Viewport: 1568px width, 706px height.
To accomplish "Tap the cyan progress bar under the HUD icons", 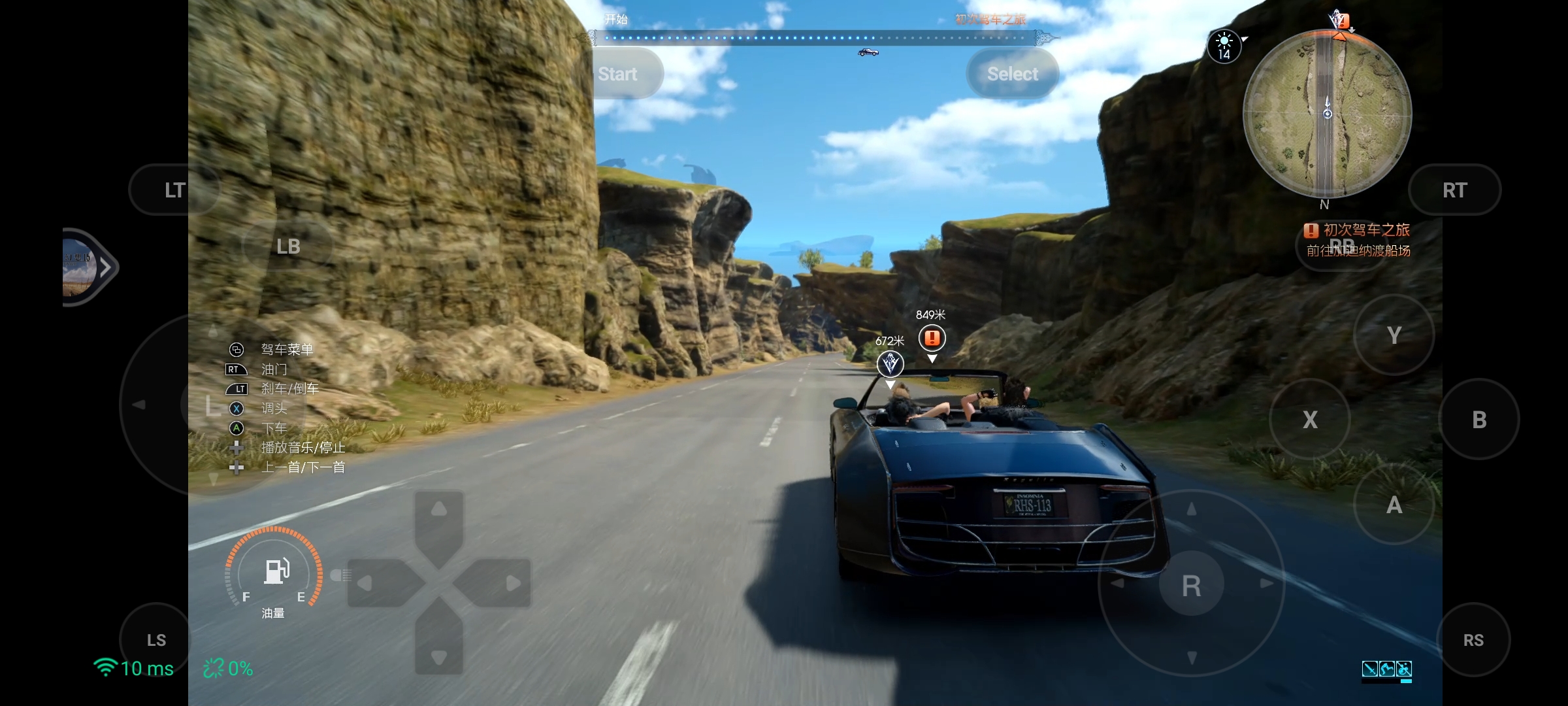I will tap(1385, 682).
